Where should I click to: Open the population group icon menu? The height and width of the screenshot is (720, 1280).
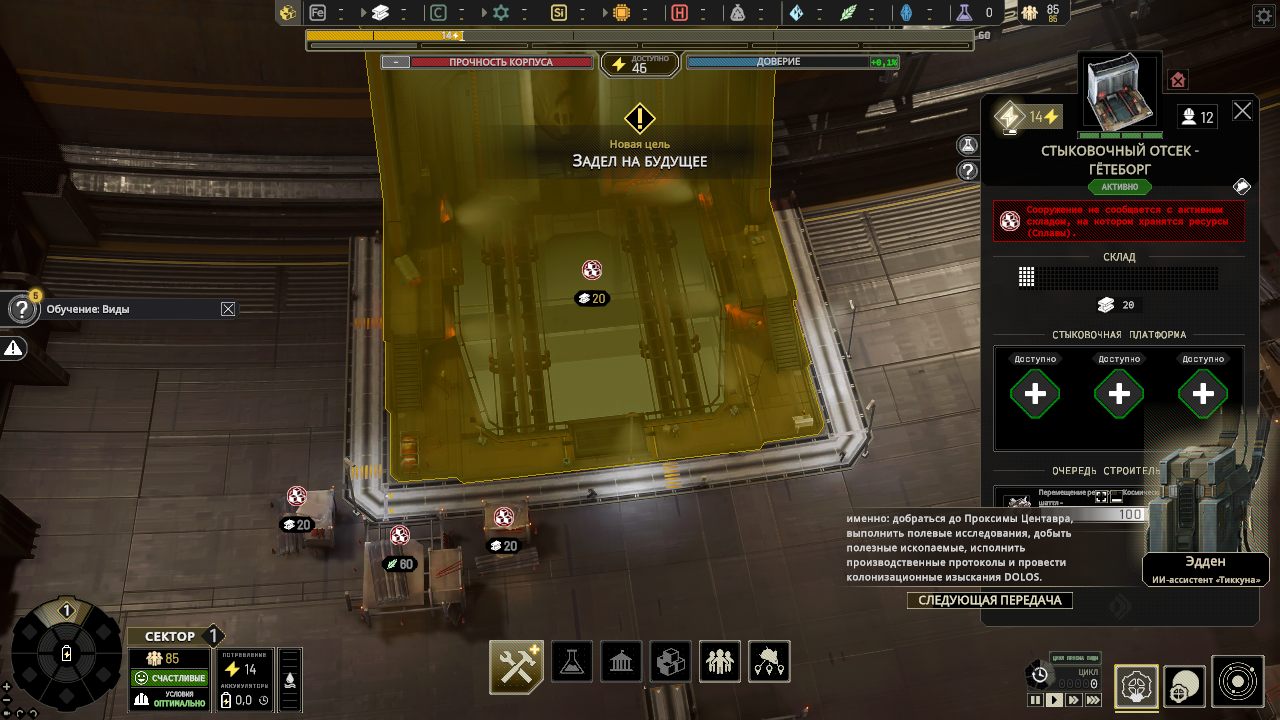tap(719, 662)
